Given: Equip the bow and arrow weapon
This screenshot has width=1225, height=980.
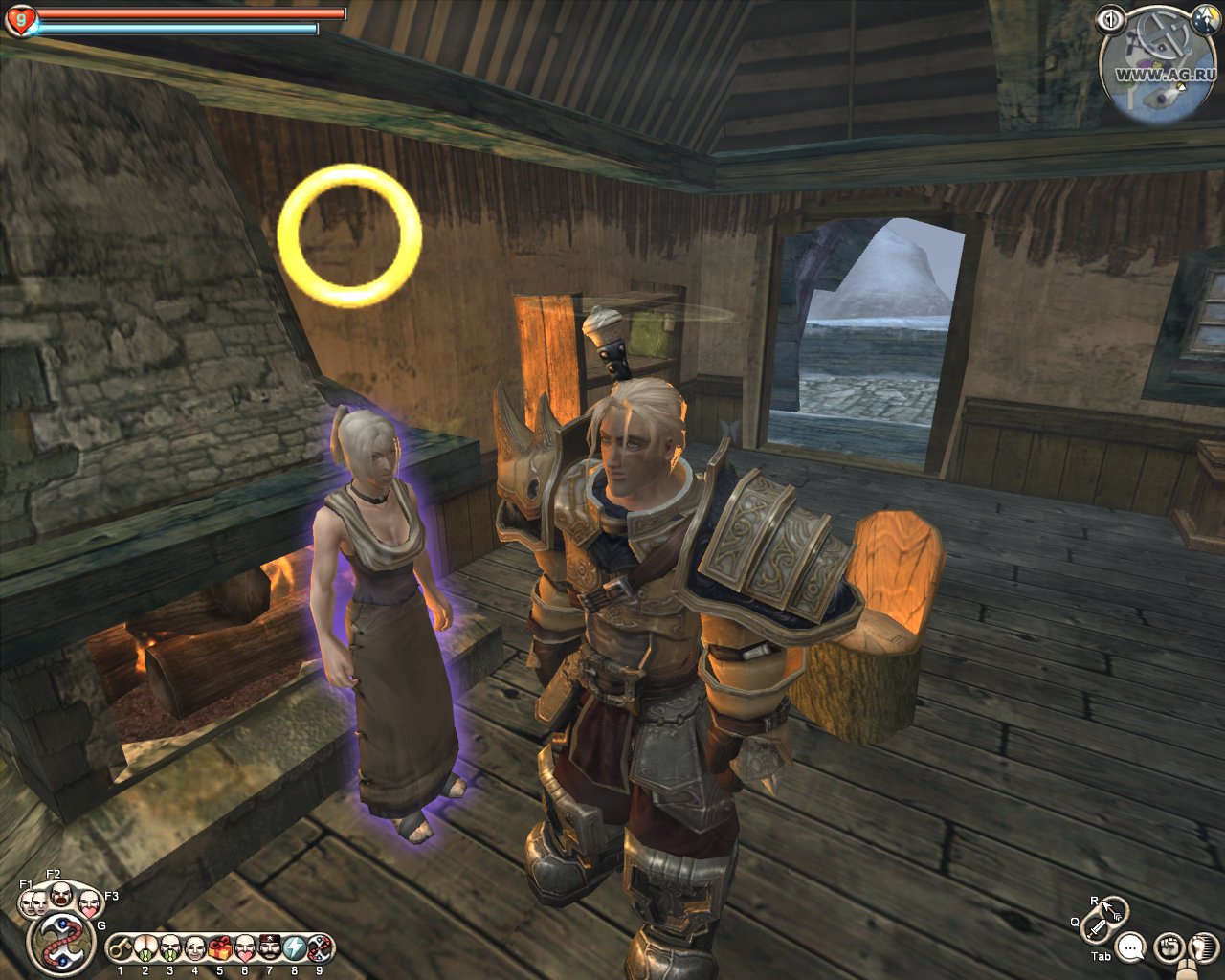Looking at the screenshot, I should (x=1115, y=908).
